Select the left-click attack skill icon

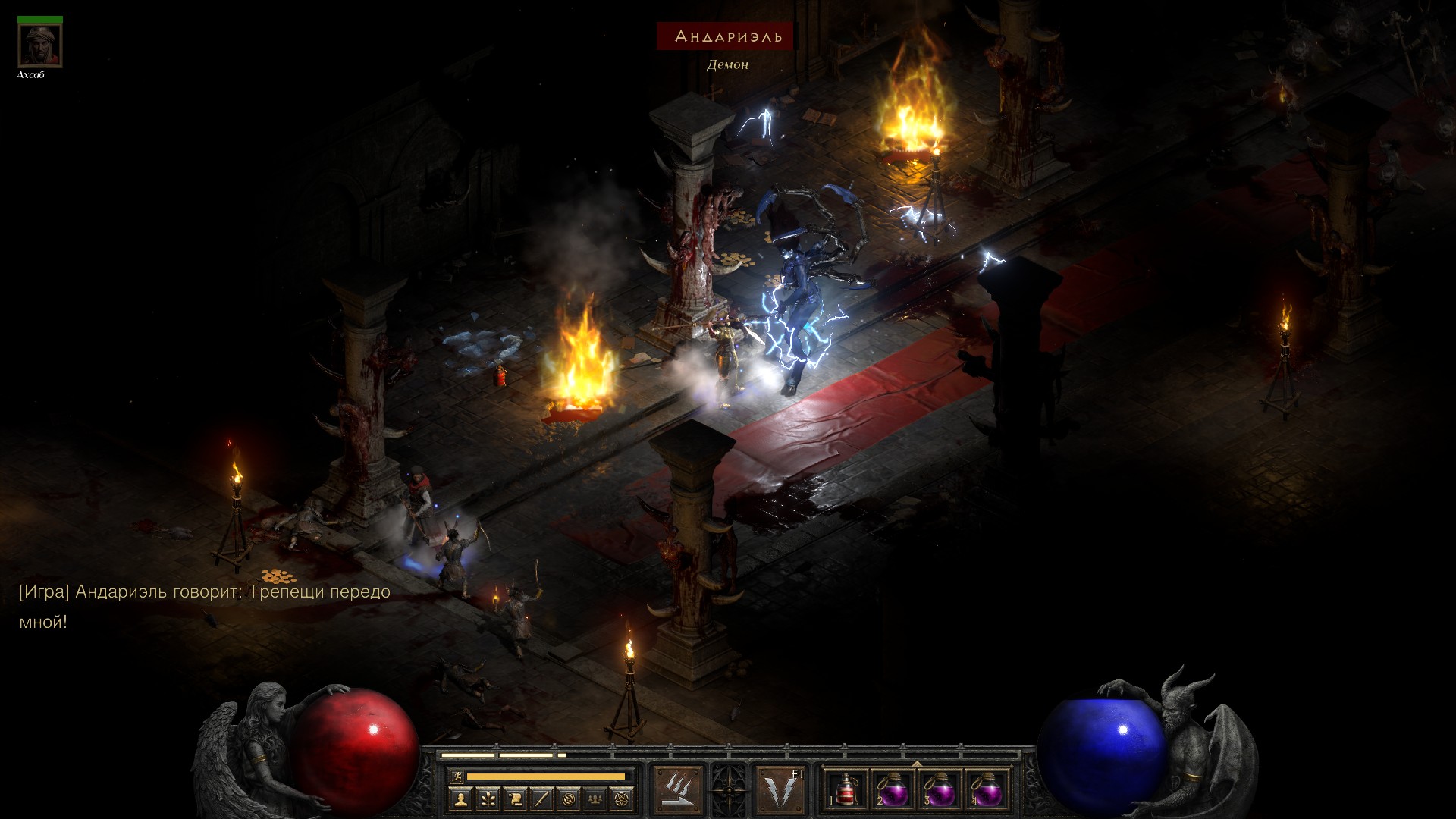pyautogui.click(x=677, y=789)
